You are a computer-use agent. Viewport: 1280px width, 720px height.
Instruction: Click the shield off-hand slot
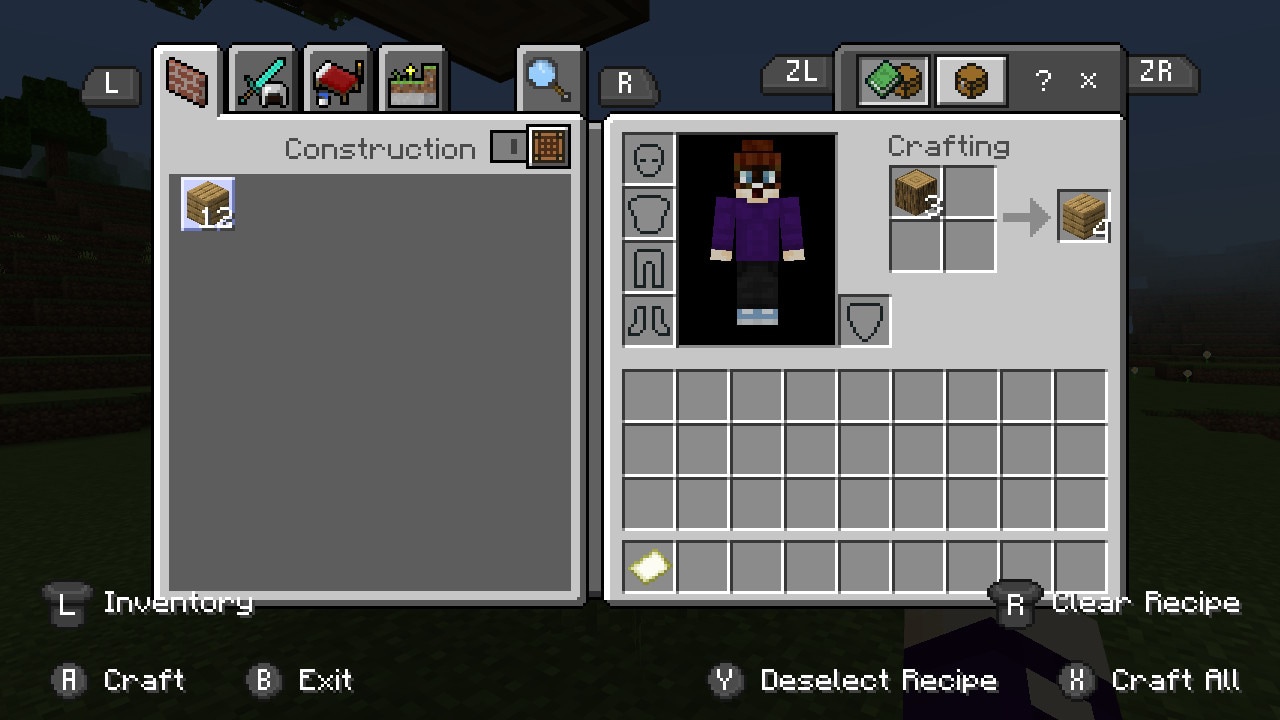pos(865,321)
